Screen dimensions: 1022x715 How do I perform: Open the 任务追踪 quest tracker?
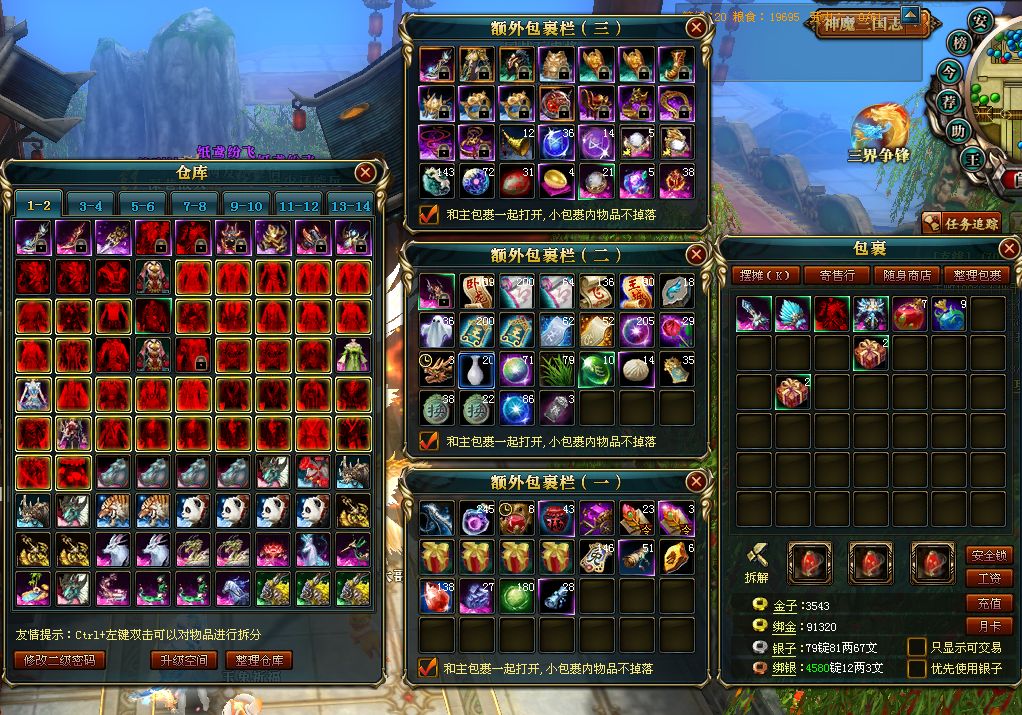click(962, 224)
